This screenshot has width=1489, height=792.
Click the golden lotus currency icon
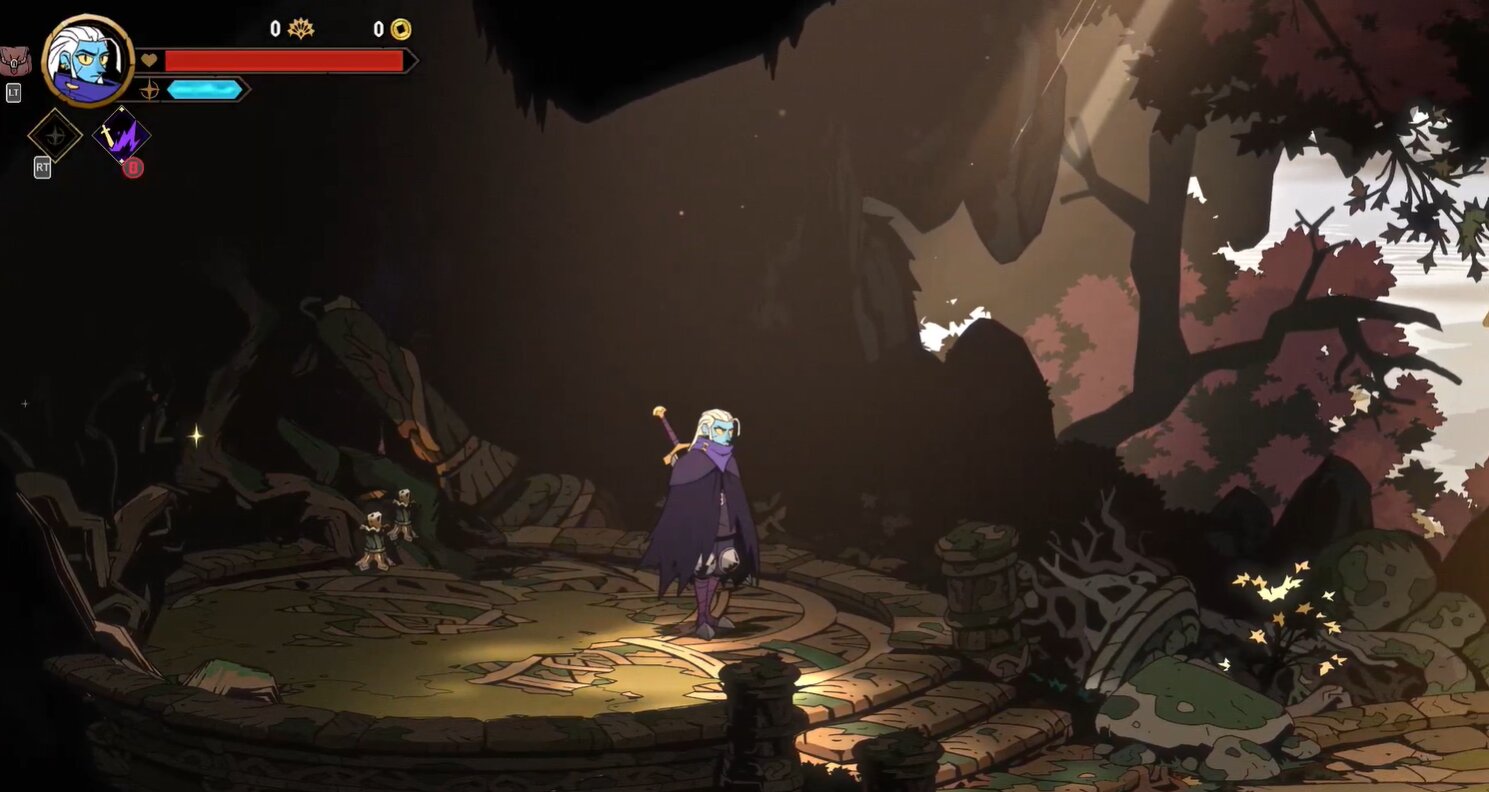point(300,29)
